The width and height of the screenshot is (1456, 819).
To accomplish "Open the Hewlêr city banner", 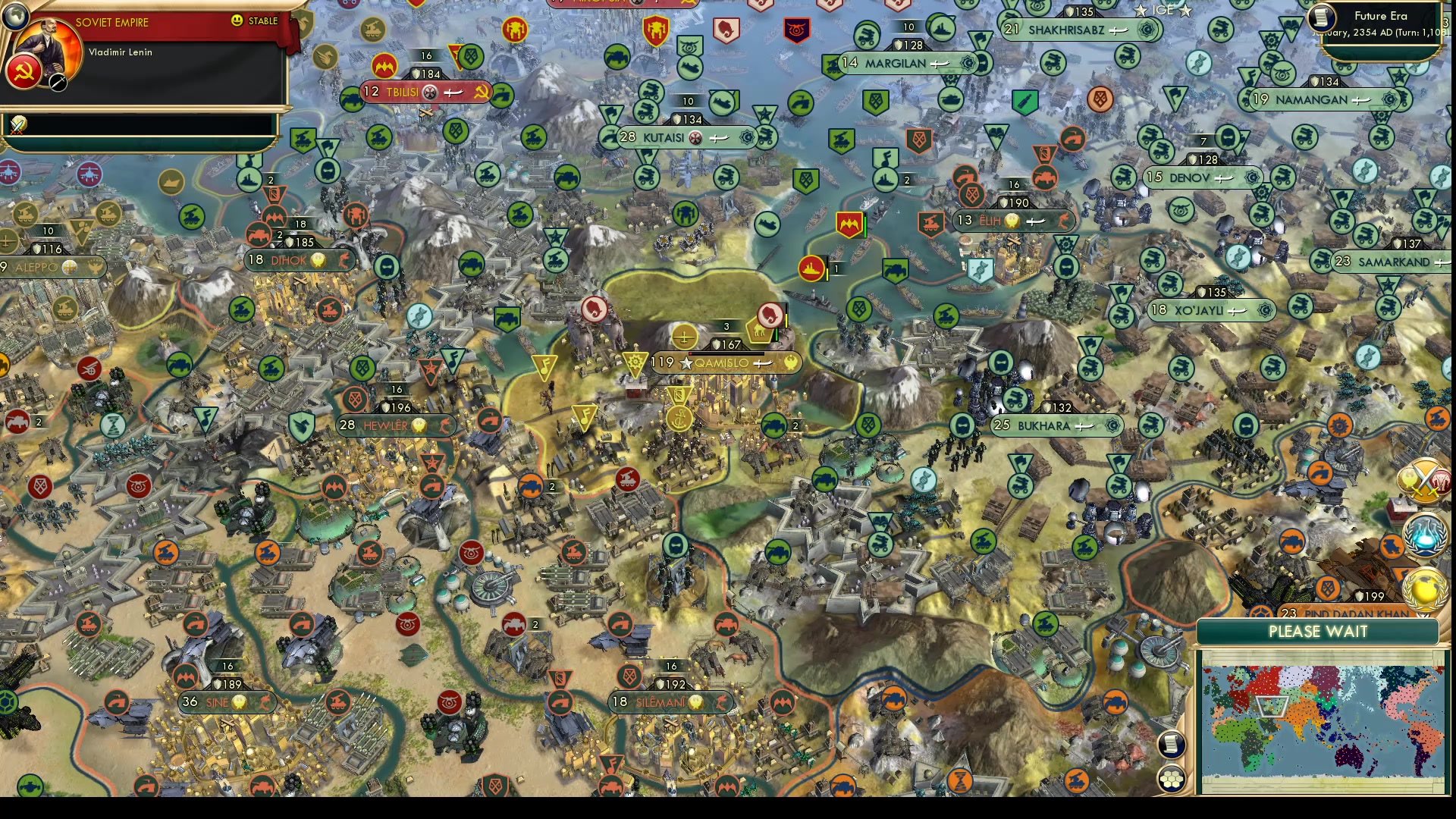I will tap(394, 426).
